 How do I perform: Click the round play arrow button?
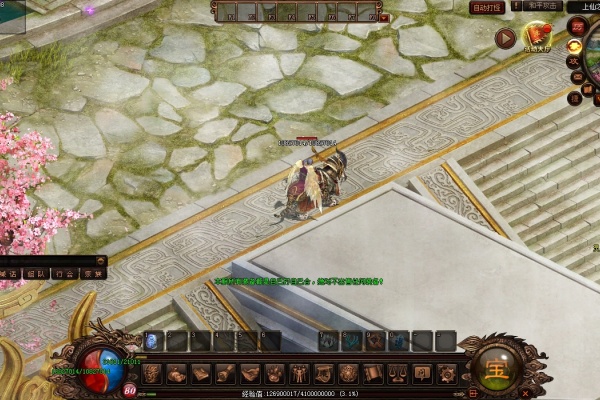tap(505, 38)
